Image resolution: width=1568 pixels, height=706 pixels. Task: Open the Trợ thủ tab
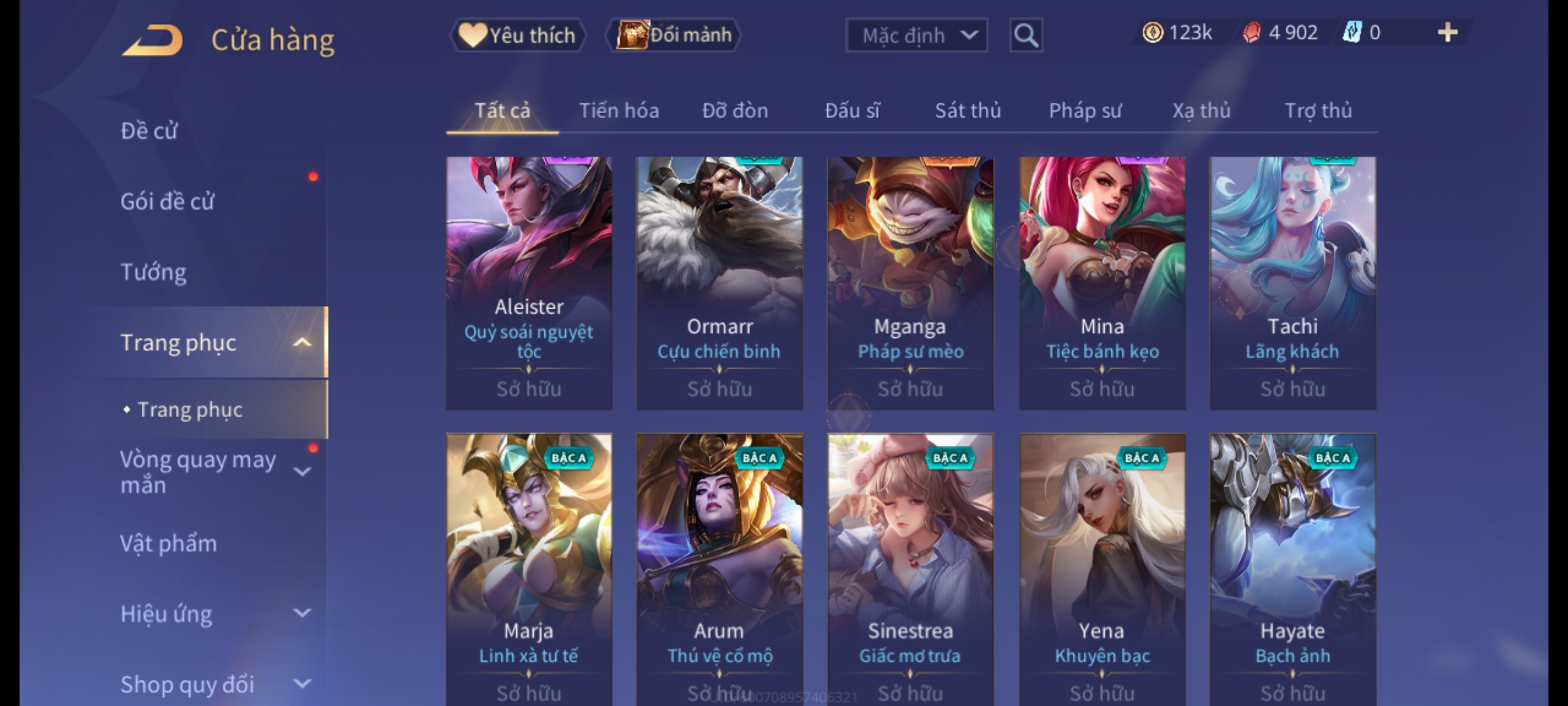1318,110
